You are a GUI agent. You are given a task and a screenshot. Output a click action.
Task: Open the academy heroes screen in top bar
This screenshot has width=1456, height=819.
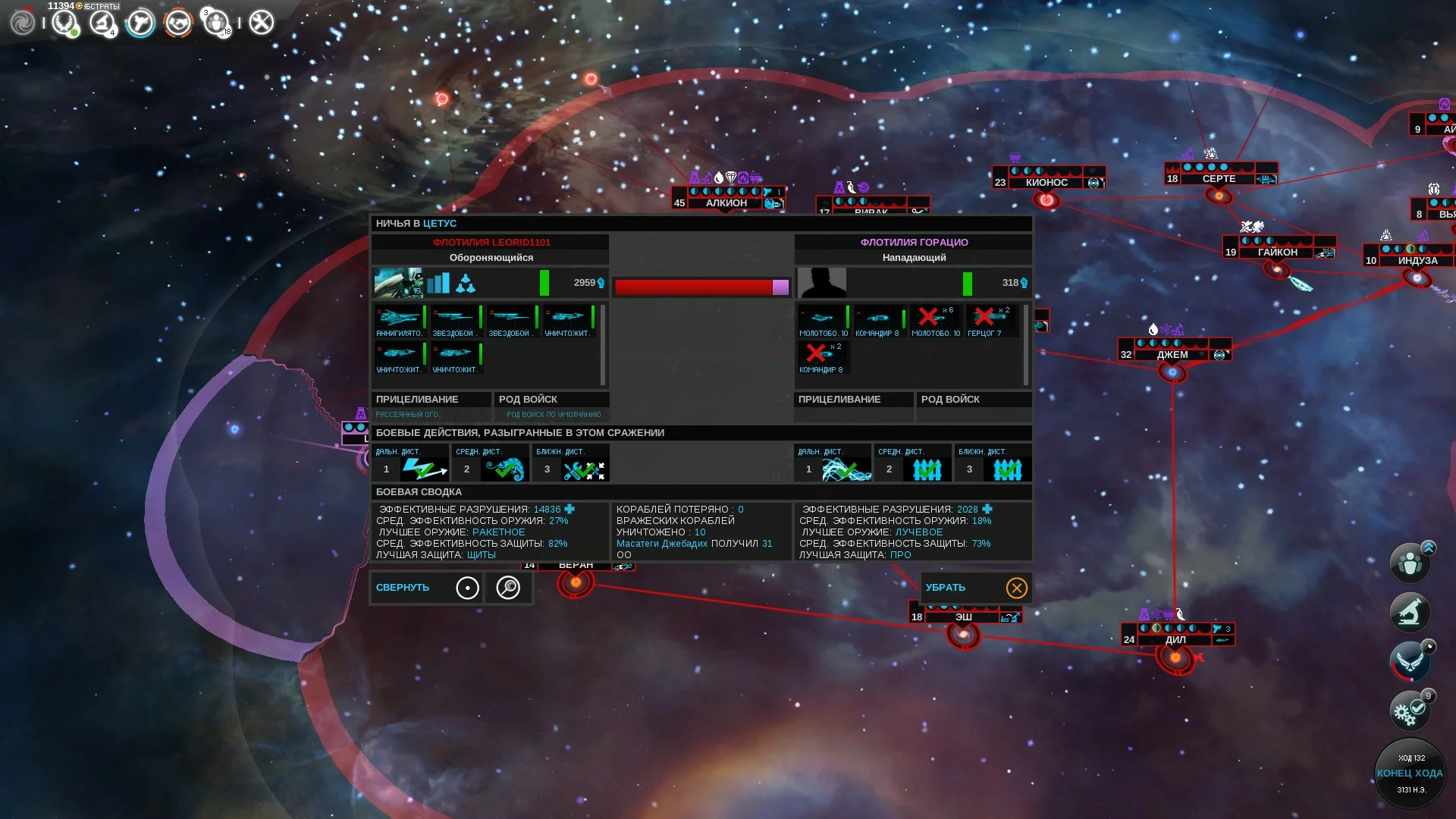pos(217,23)
